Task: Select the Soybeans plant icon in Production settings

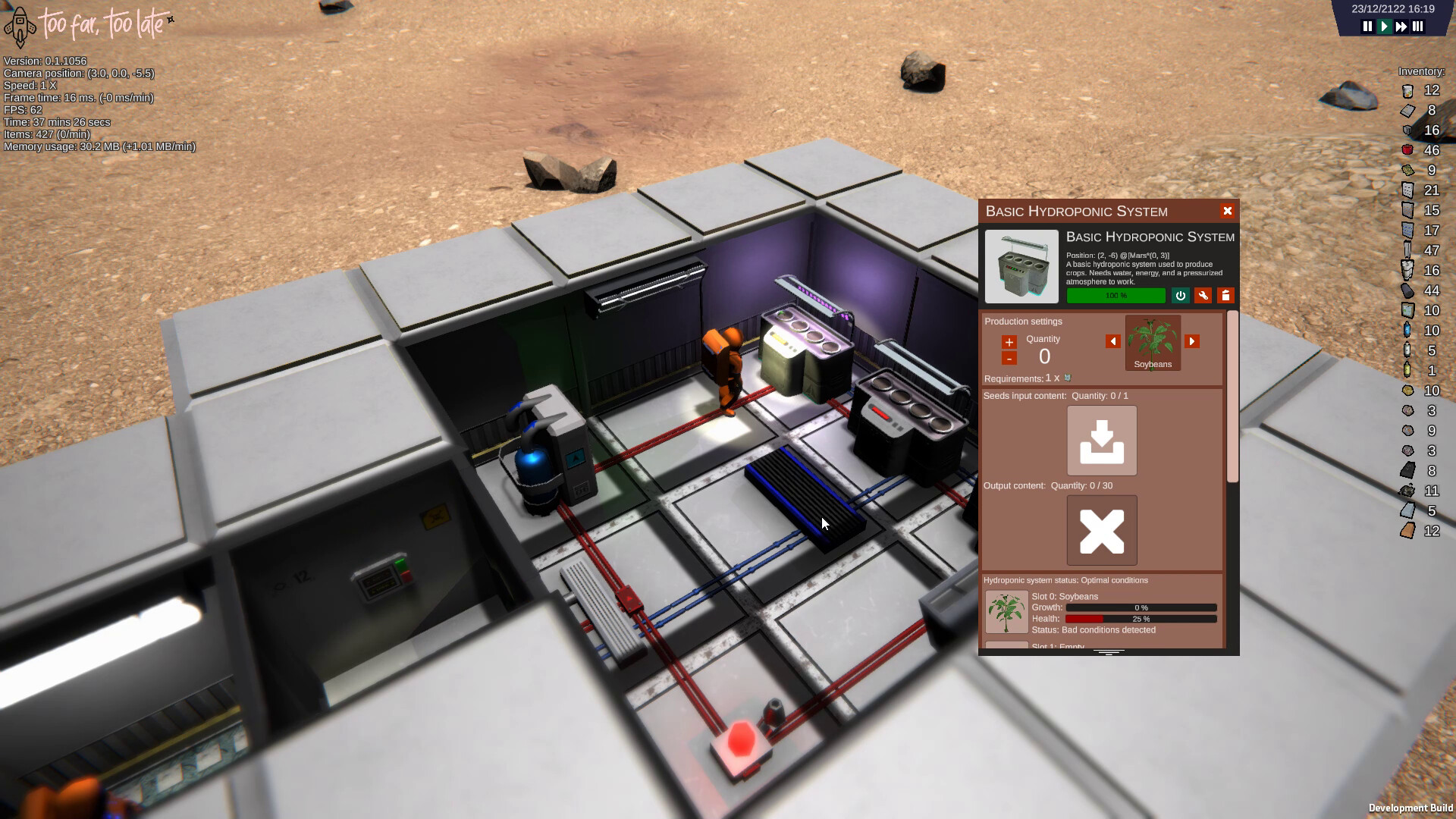Action: click(1153, 343)
